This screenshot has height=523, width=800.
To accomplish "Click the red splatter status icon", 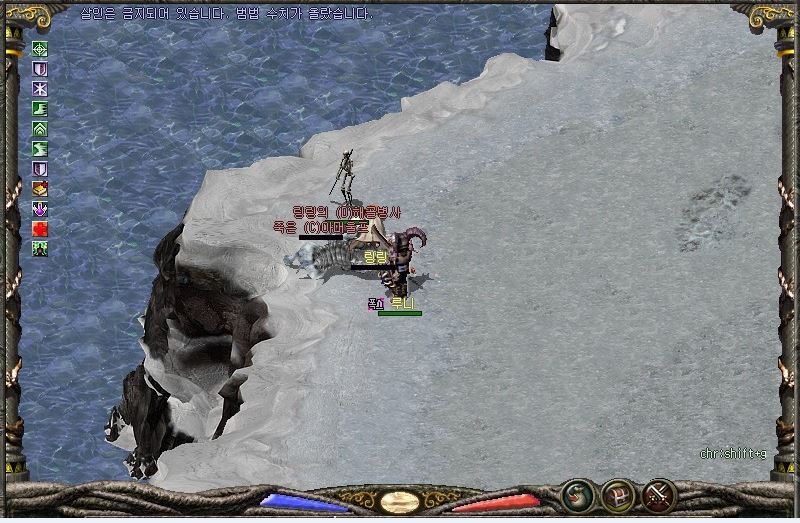I will (x=40, y=229).
